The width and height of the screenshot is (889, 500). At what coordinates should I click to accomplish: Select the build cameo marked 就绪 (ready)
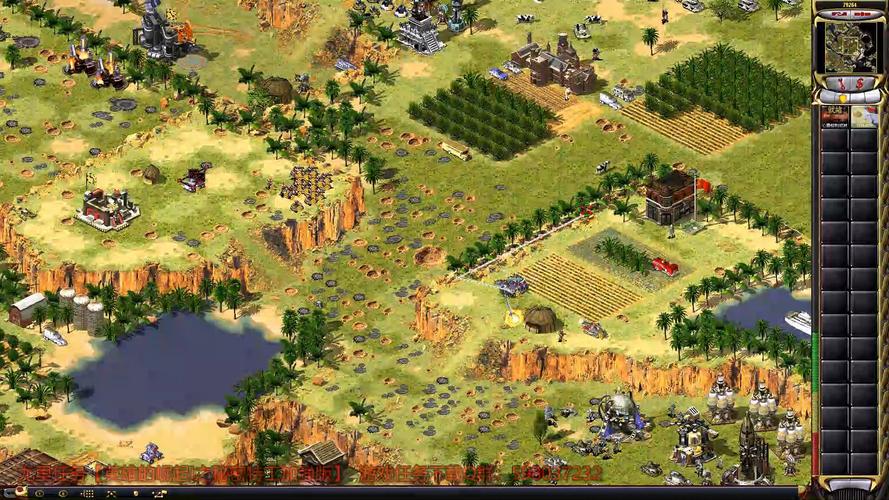pos(835,117)
